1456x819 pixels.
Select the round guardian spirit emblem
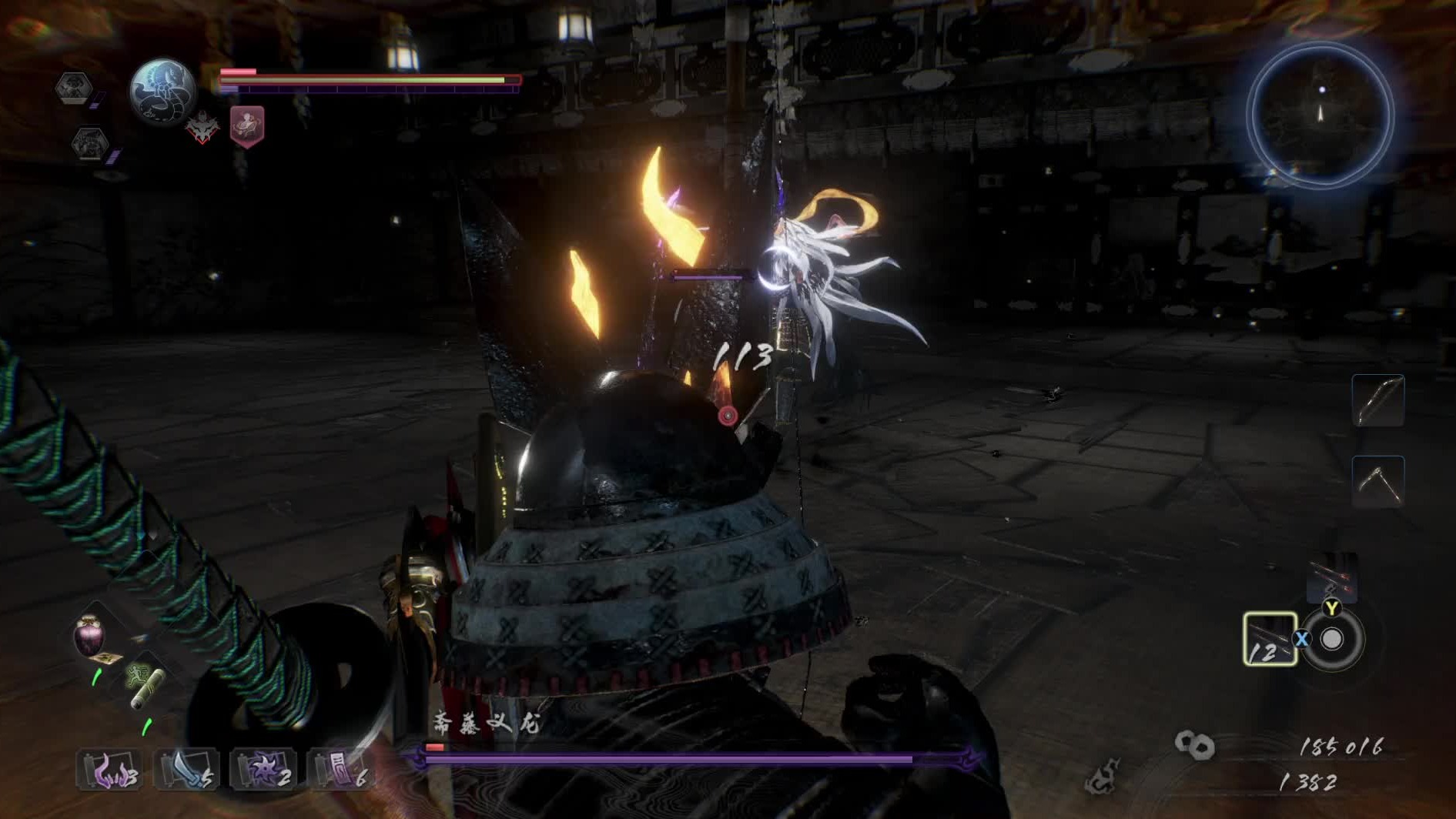(162, 91)
